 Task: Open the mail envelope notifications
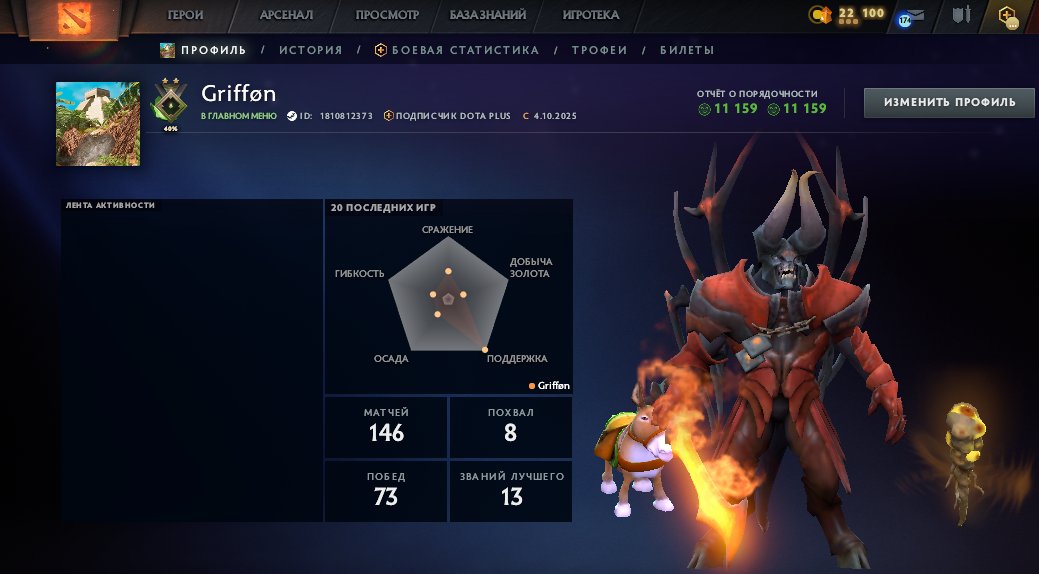coord(911,17)
